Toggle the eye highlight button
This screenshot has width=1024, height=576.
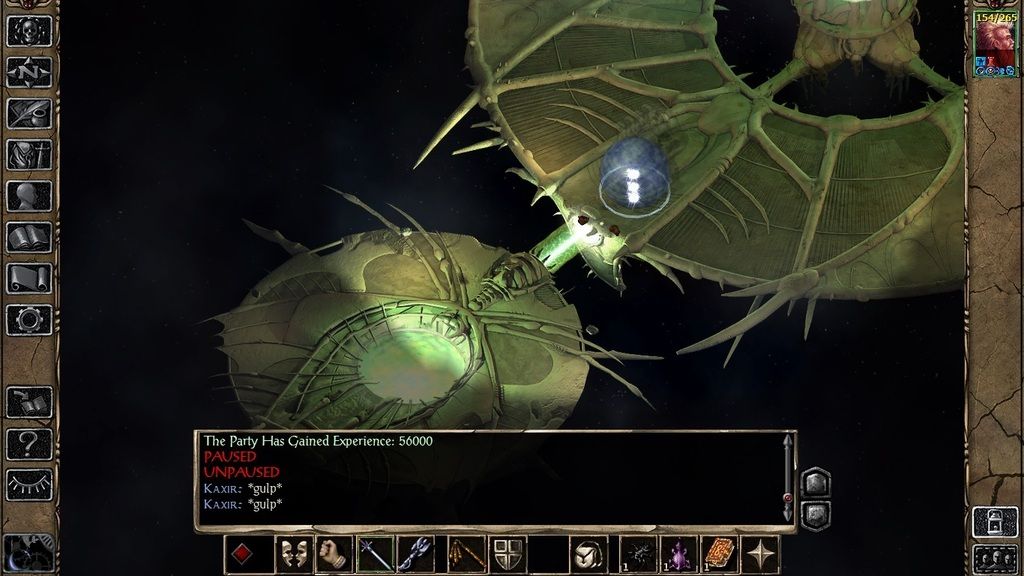(29, 485)
